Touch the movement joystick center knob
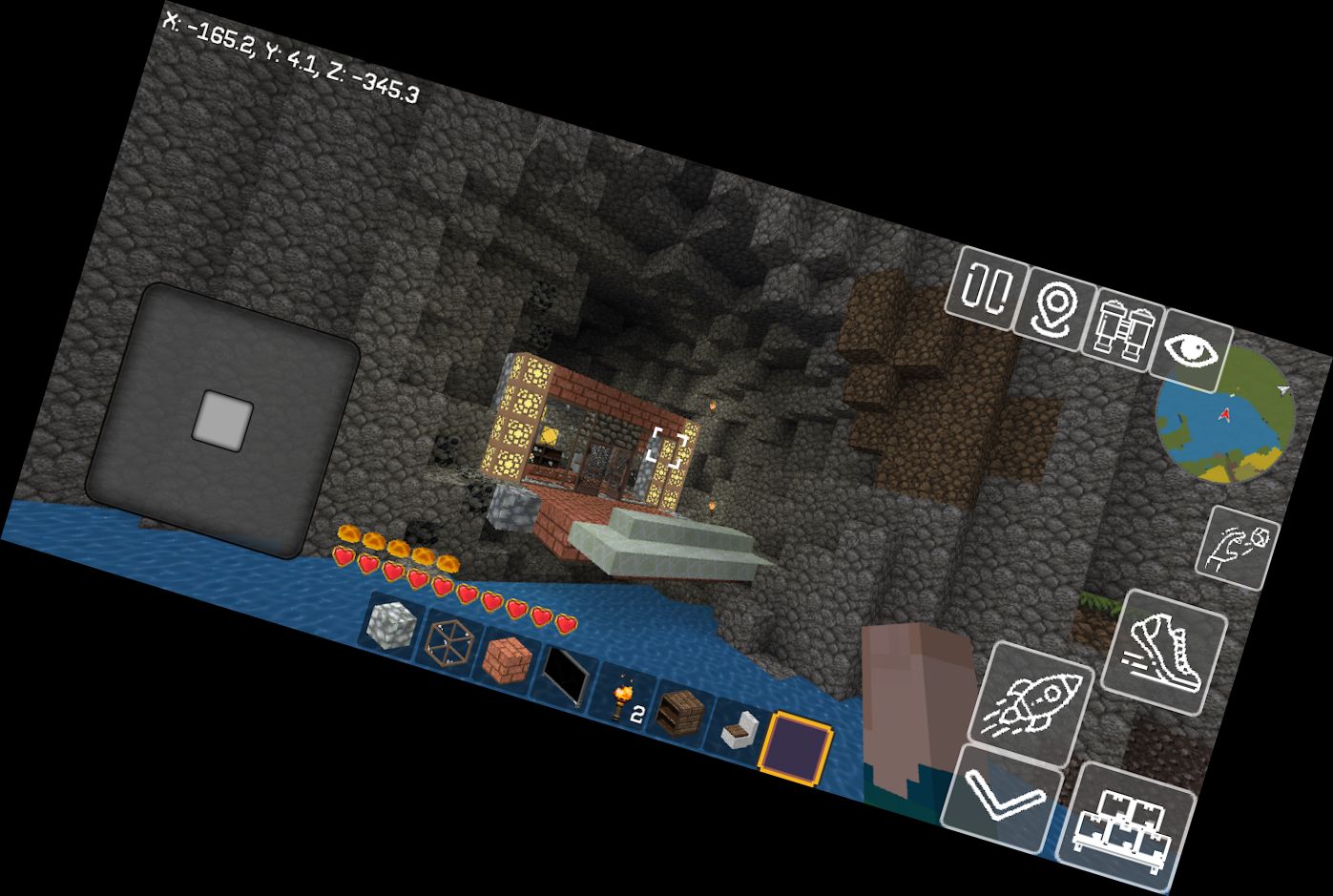 point(223,420)
